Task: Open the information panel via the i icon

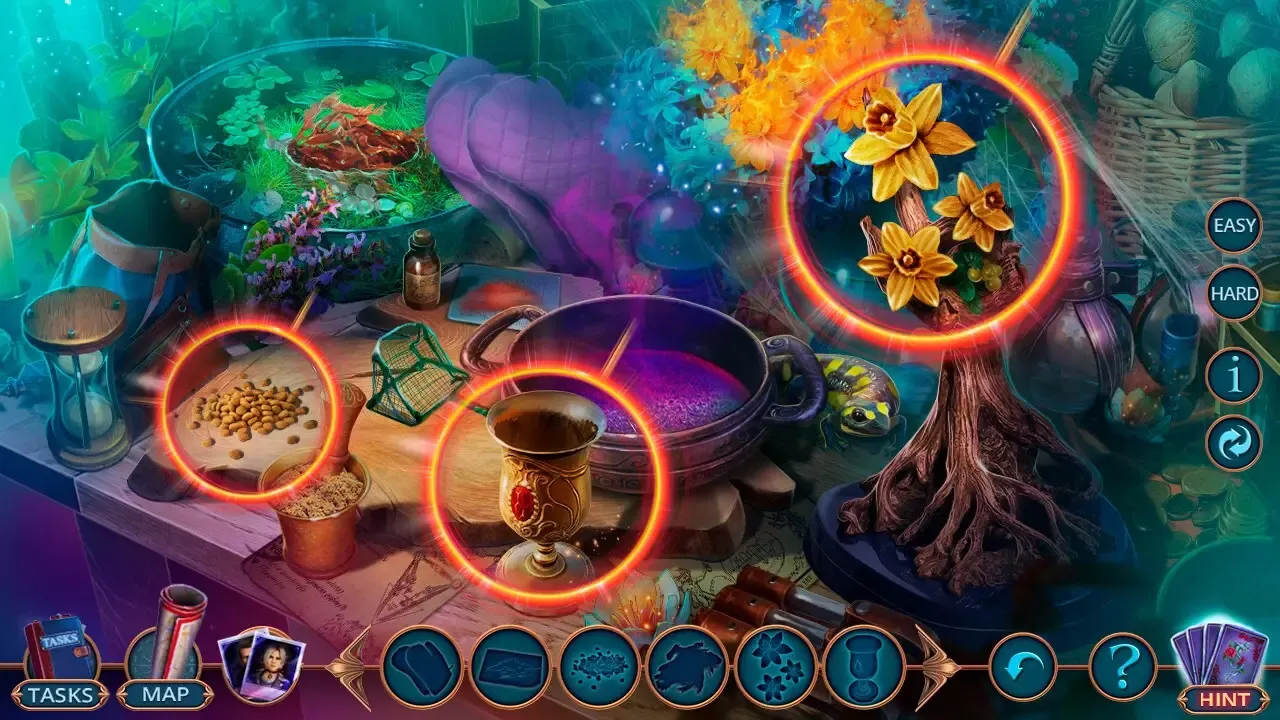Action: click(1233, 373)
